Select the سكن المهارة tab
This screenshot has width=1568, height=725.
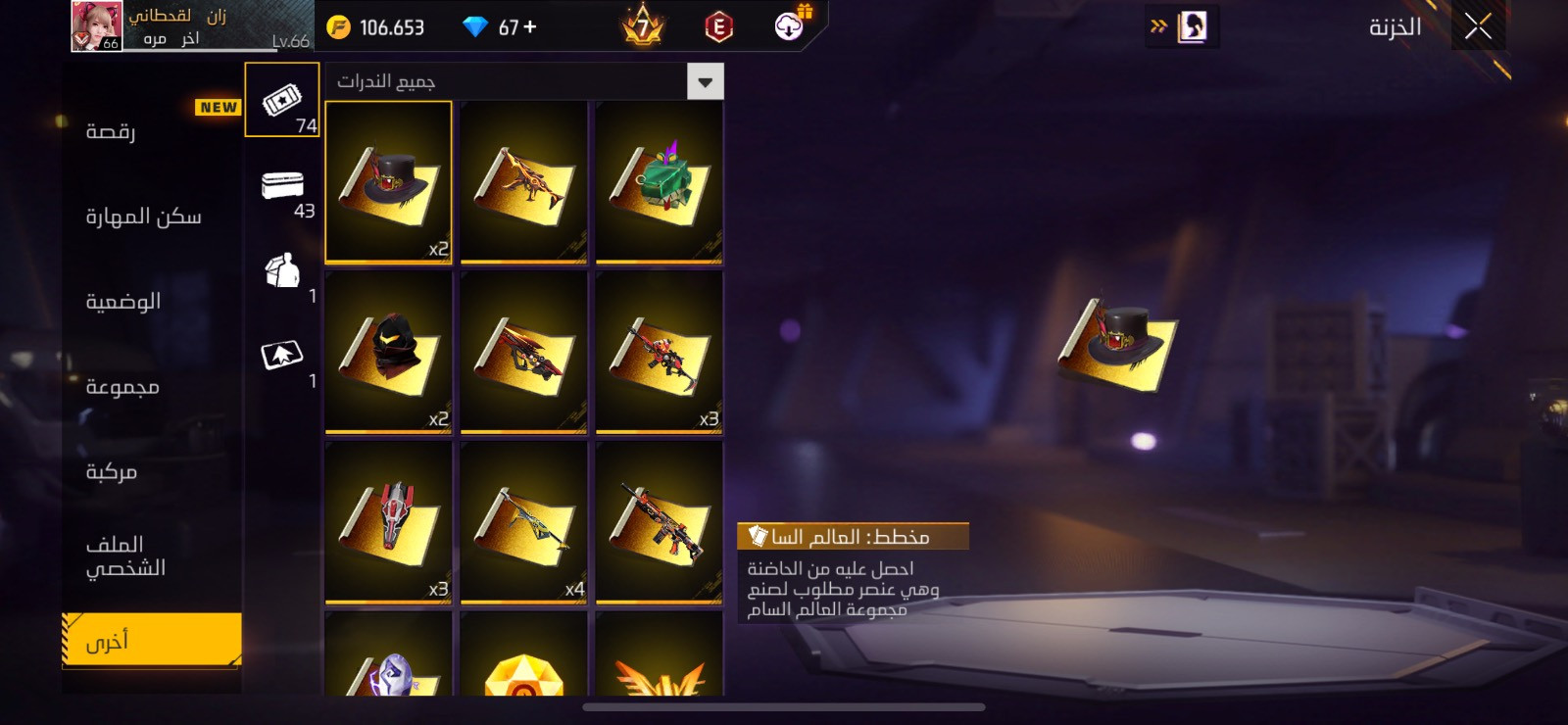tap(143, 217)
